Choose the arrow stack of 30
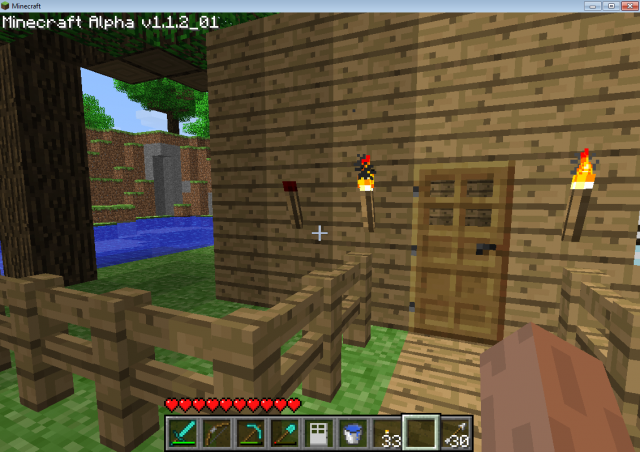 455,432
